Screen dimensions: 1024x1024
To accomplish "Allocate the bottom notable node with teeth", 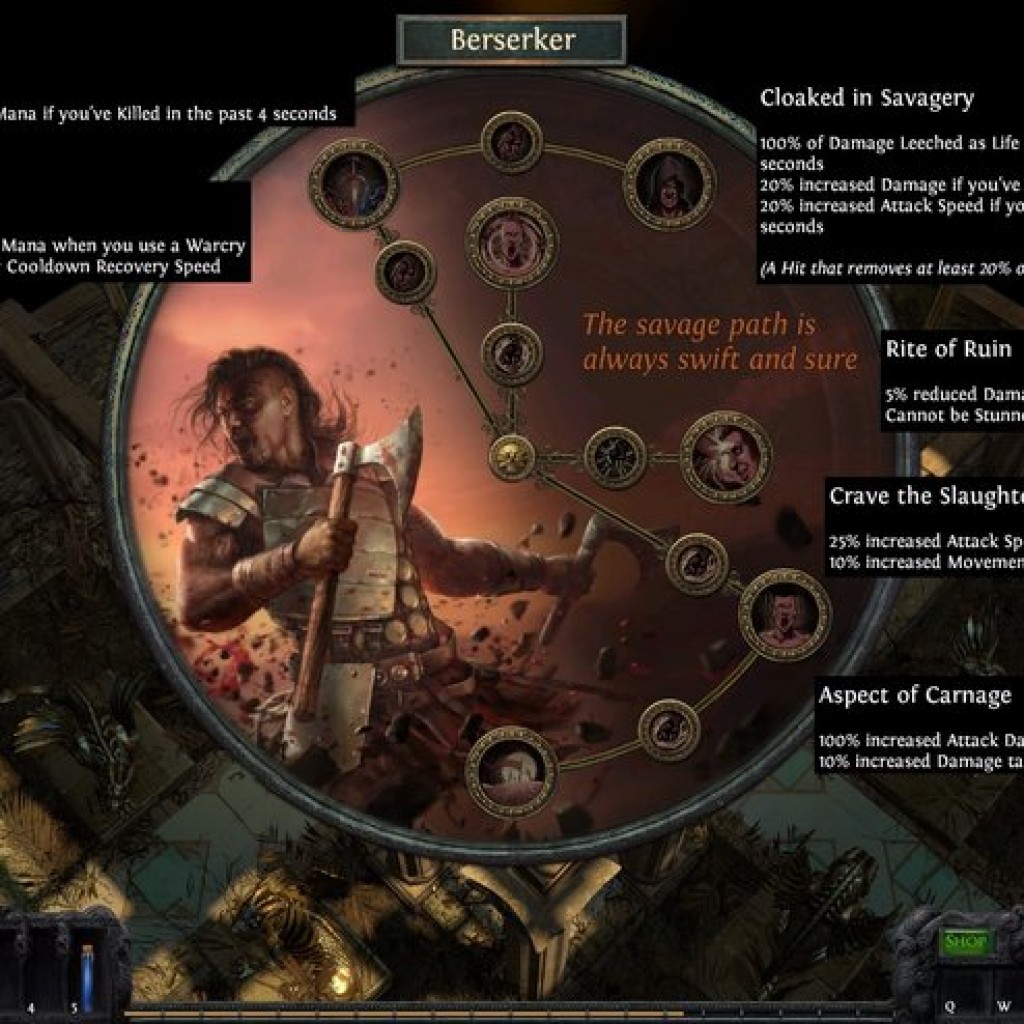I will point(511,771).
